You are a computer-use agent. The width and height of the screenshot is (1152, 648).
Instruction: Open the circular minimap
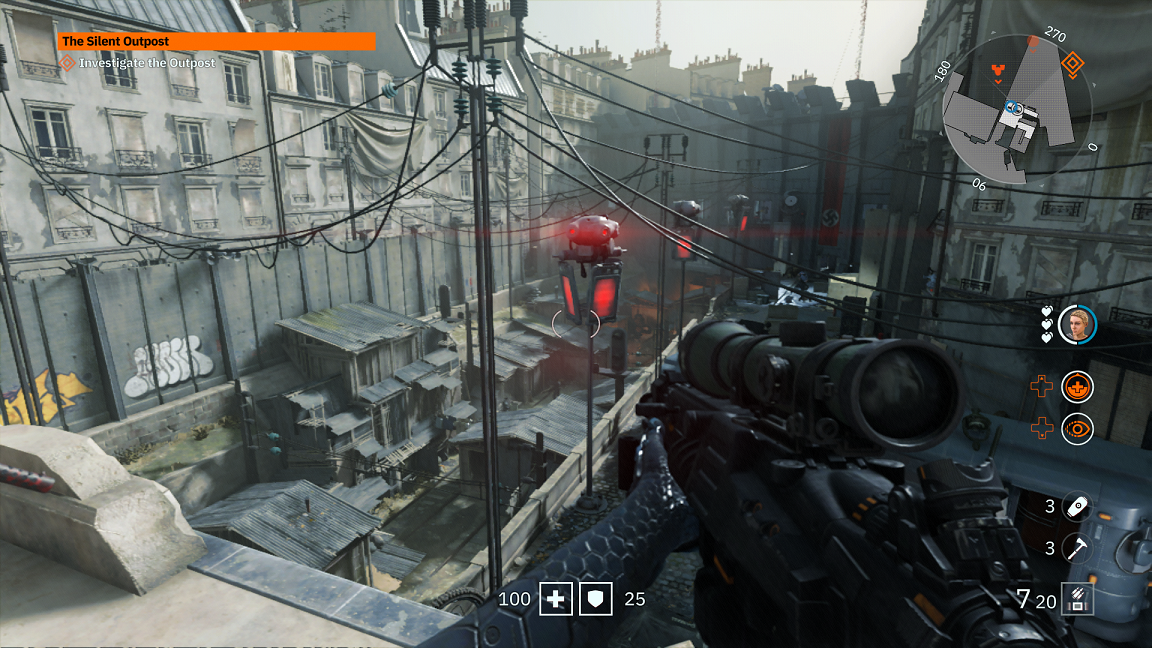pos(1018,112)
